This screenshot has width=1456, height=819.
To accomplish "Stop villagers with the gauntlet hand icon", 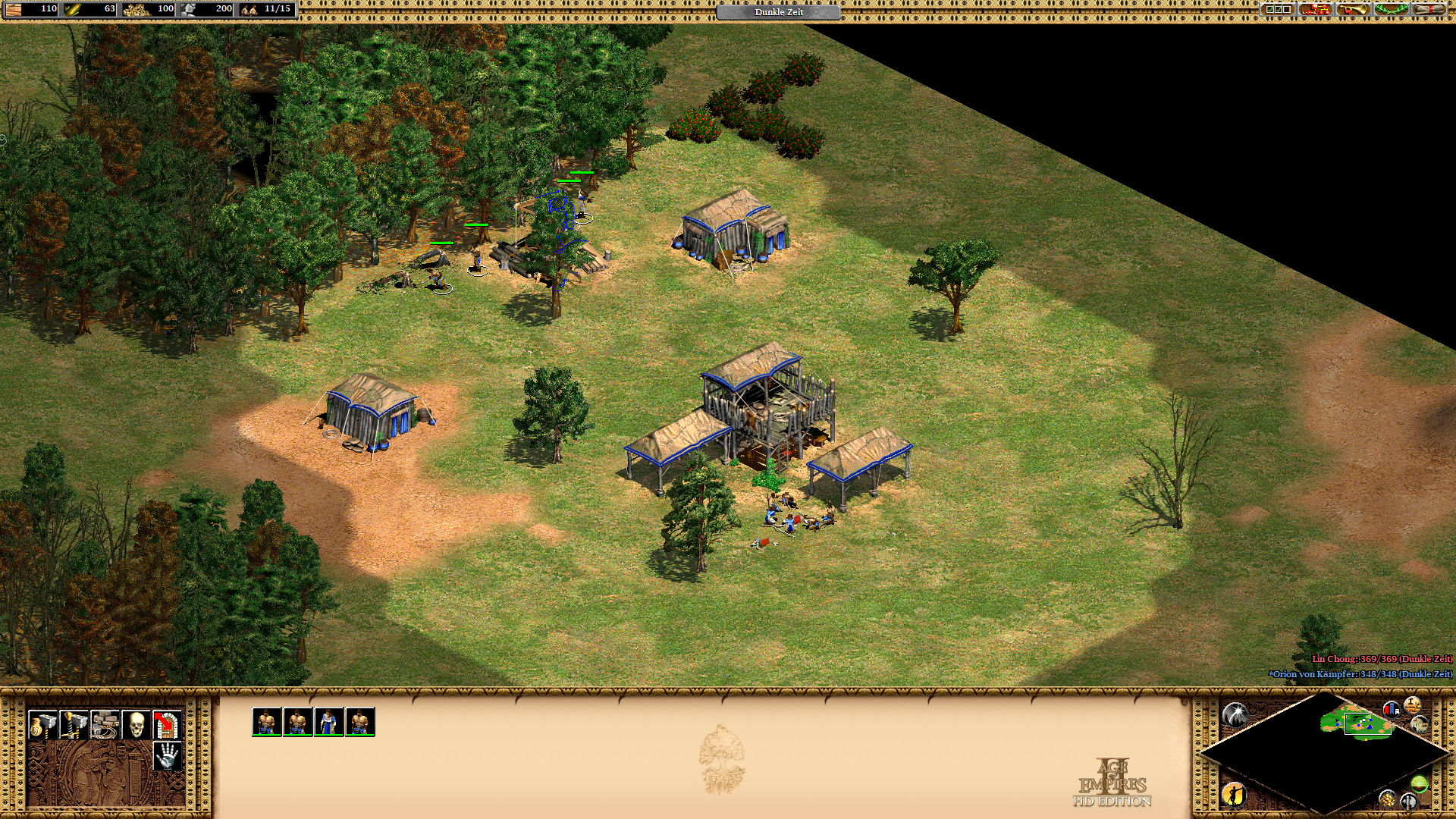I will pos(167,755).
